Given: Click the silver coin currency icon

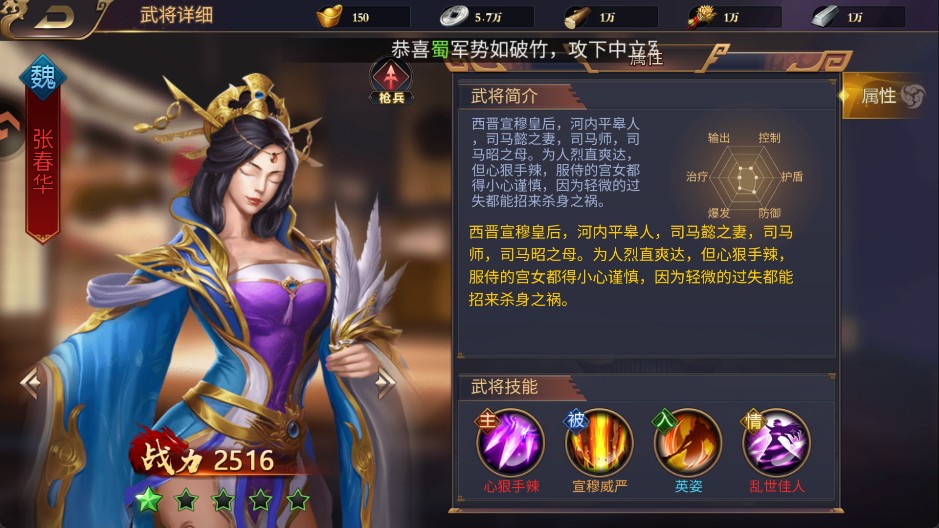Looking at the screenshot, I should coord(452,16).
